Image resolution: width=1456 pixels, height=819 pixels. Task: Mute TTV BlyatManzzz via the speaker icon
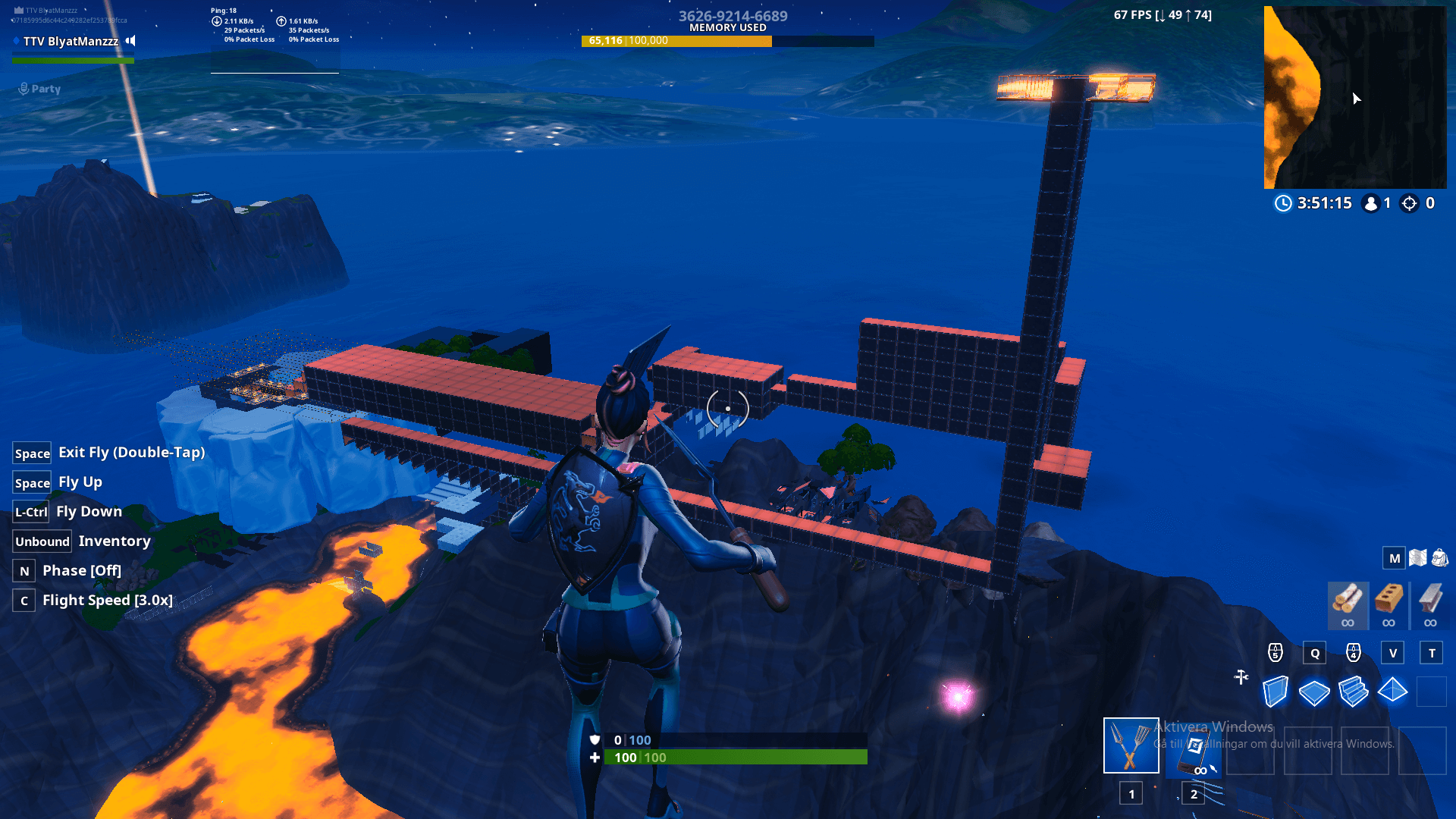click(130, 42)
